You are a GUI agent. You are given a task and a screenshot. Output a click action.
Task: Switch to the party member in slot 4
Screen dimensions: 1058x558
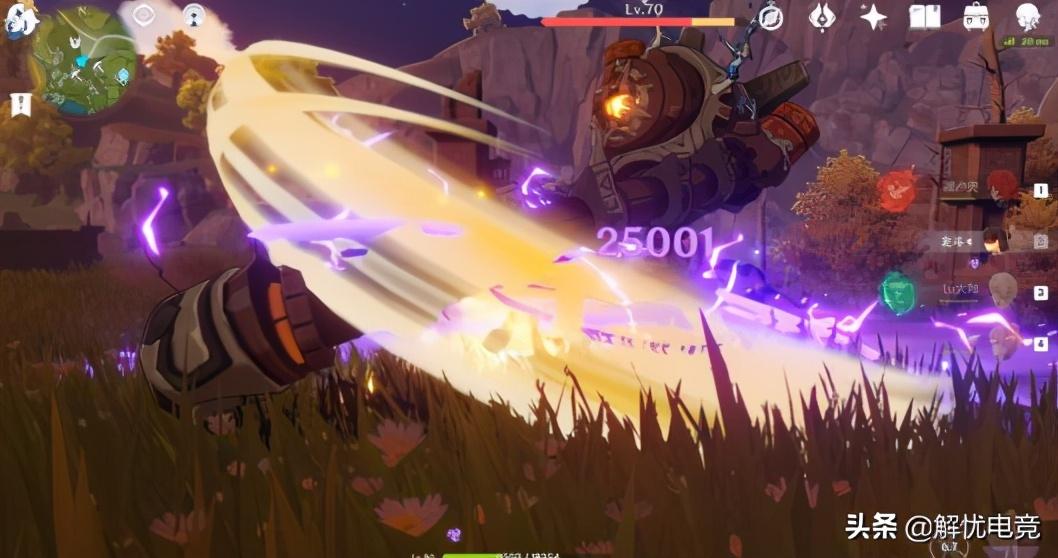1002,342
